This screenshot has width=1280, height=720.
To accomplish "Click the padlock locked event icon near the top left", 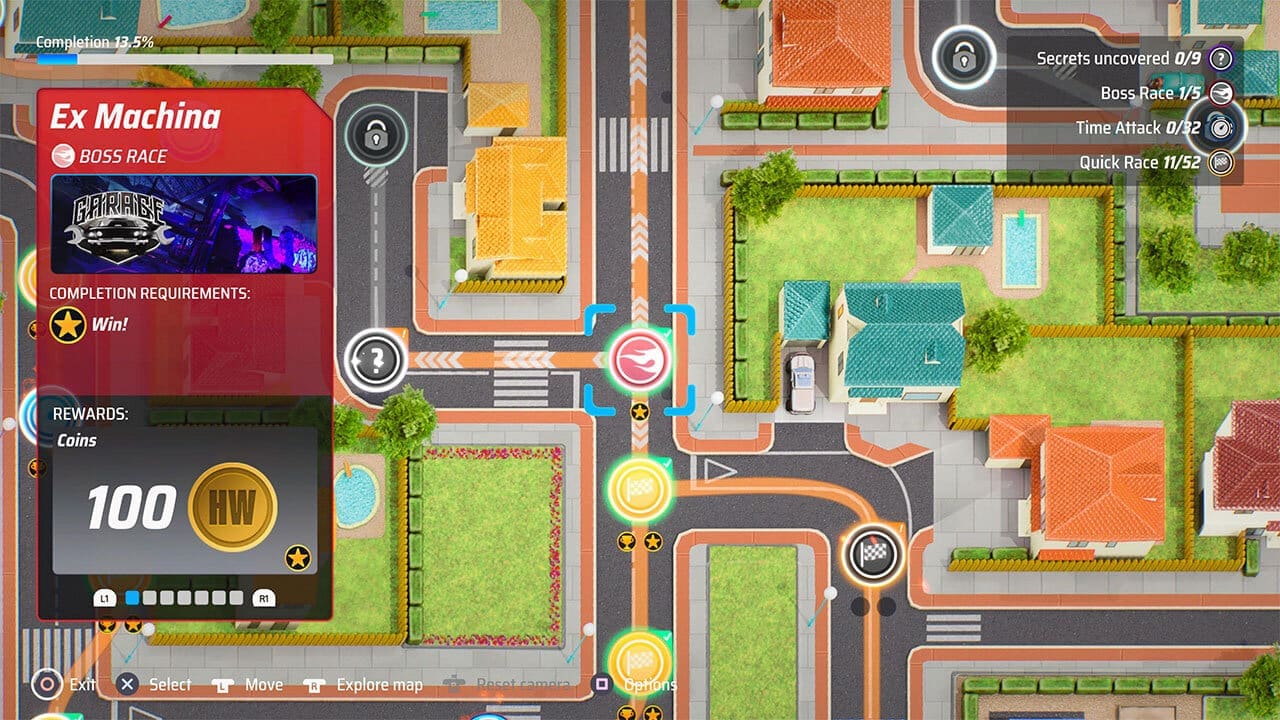I will coord(375,136).
